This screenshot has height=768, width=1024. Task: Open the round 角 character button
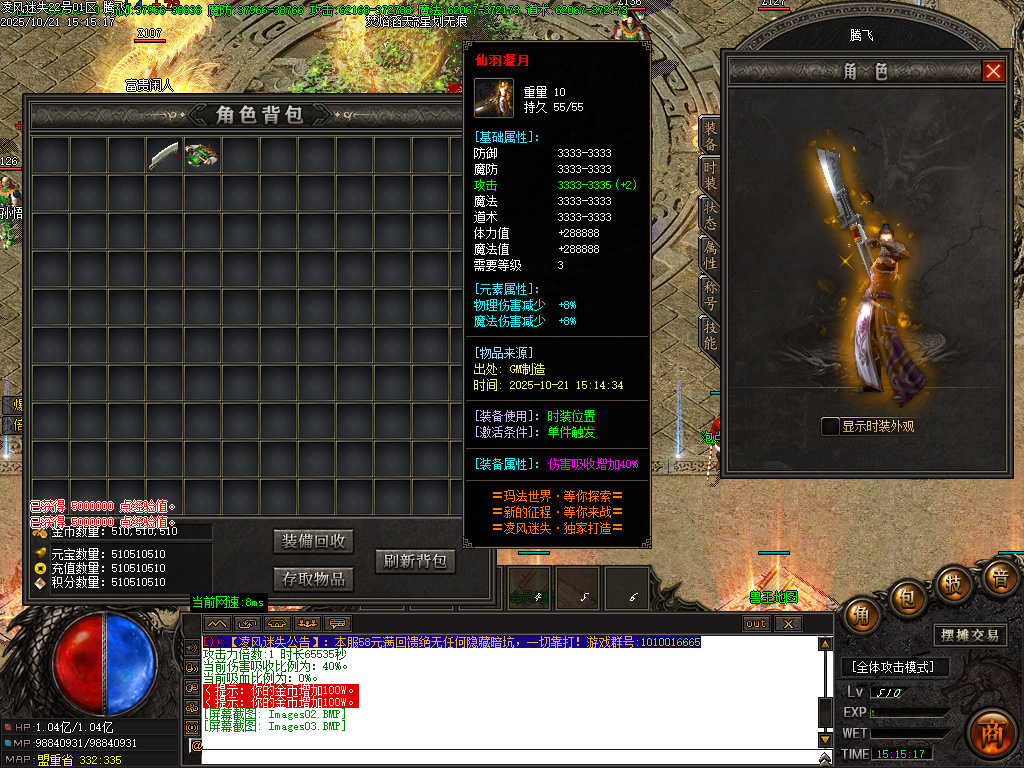point(862,616)
